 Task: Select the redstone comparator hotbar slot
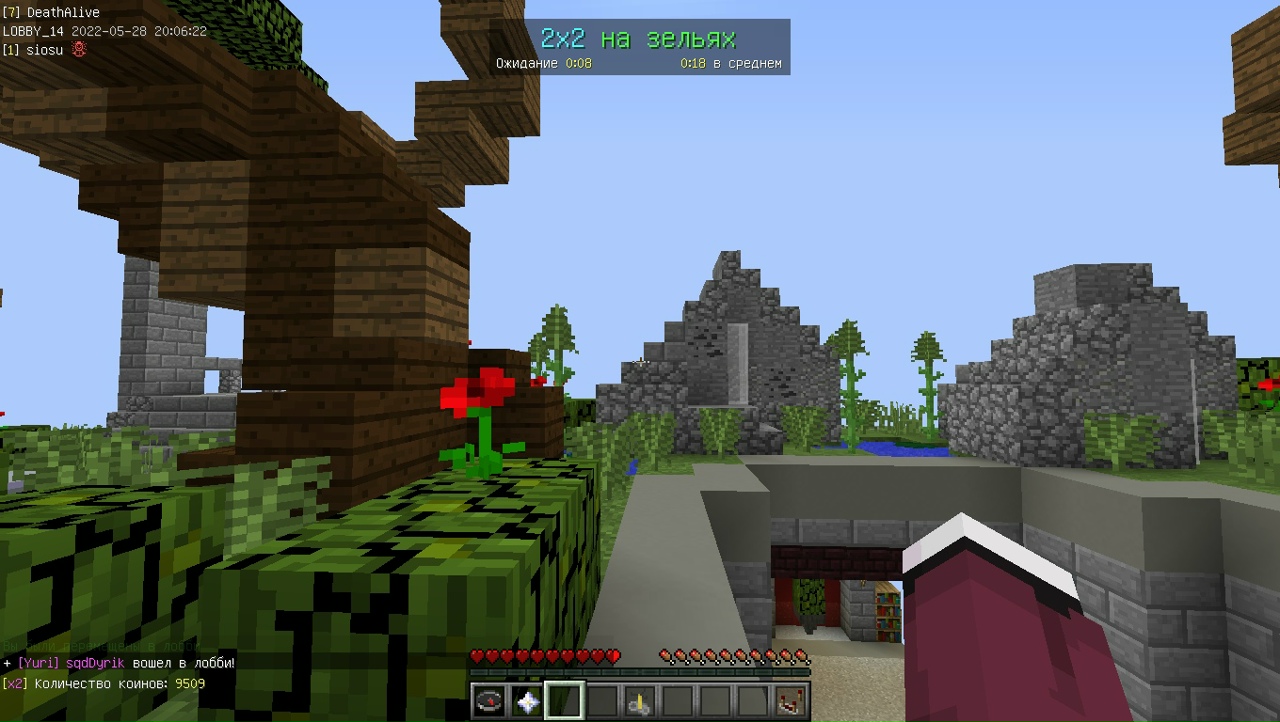tap(790, 702)
